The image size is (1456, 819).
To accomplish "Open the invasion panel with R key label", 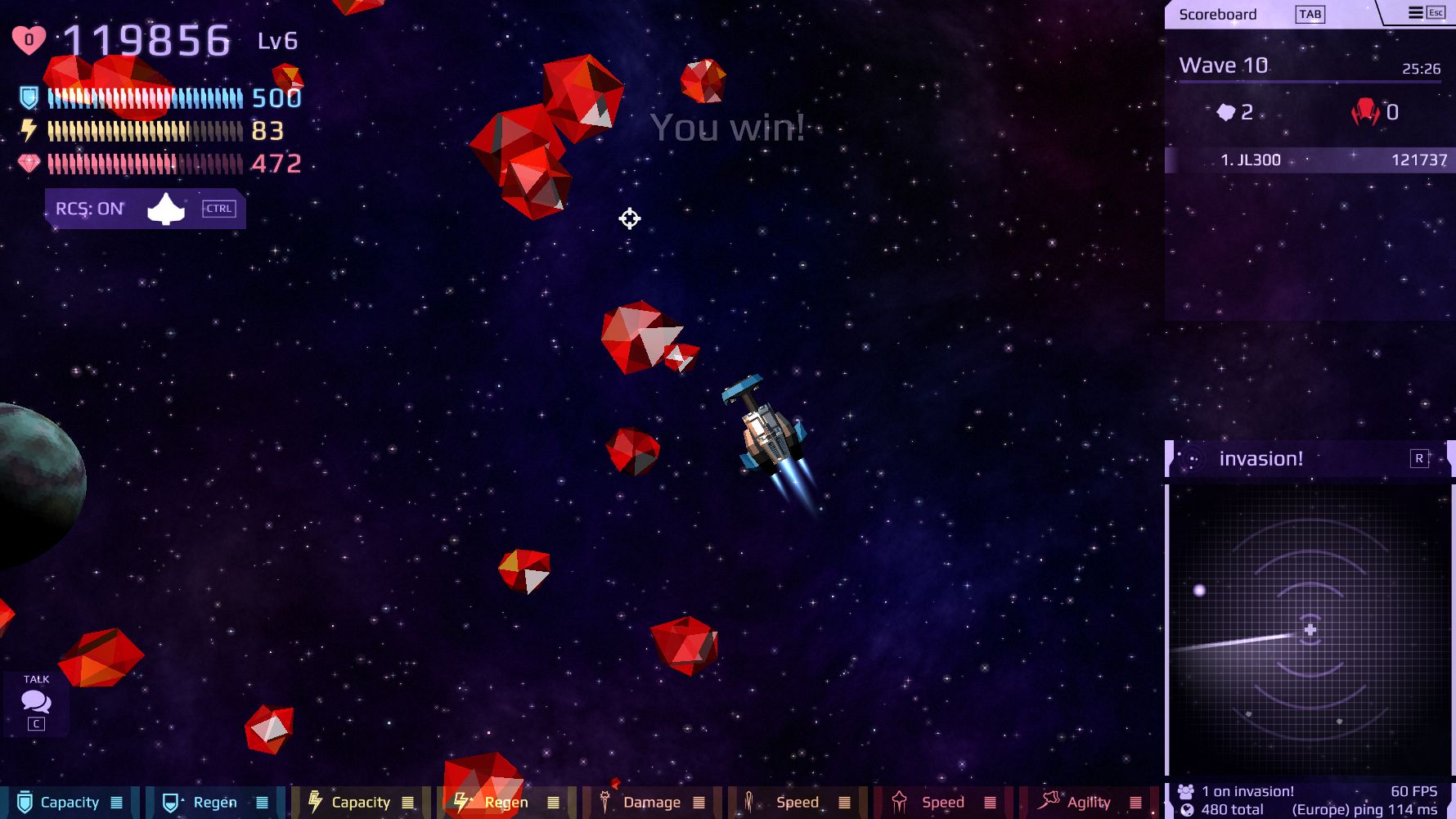I will click(1418, 460).
